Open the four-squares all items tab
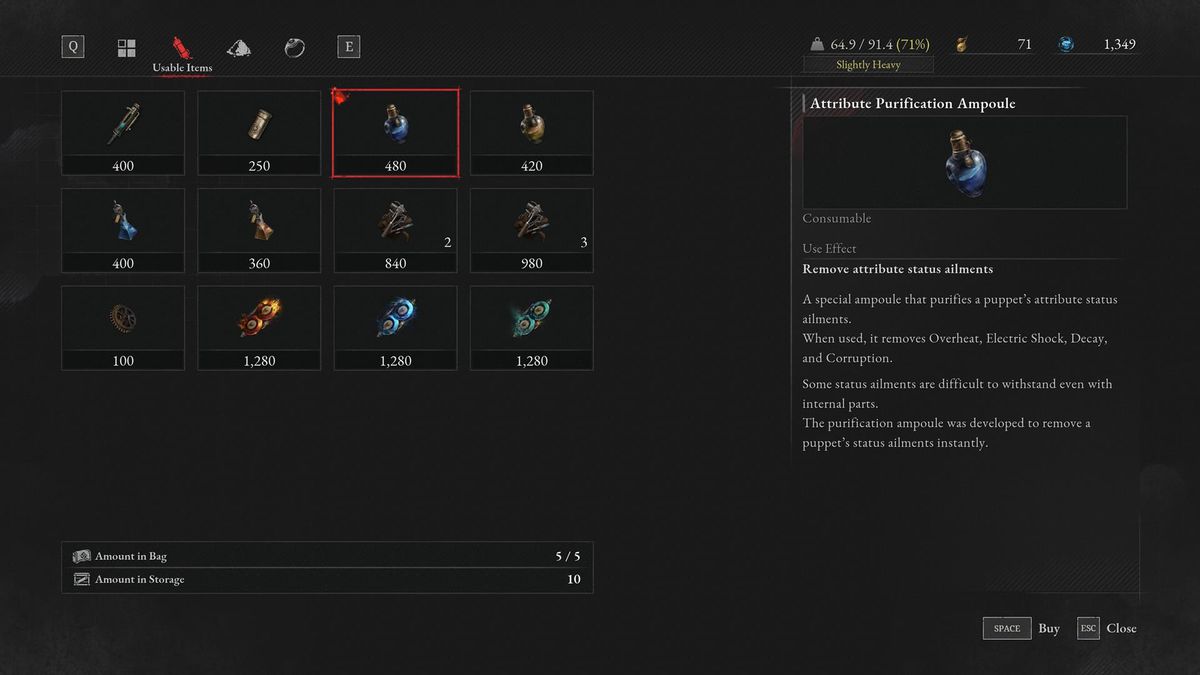Screen dimensions: 1200x675 coord(127,47)
